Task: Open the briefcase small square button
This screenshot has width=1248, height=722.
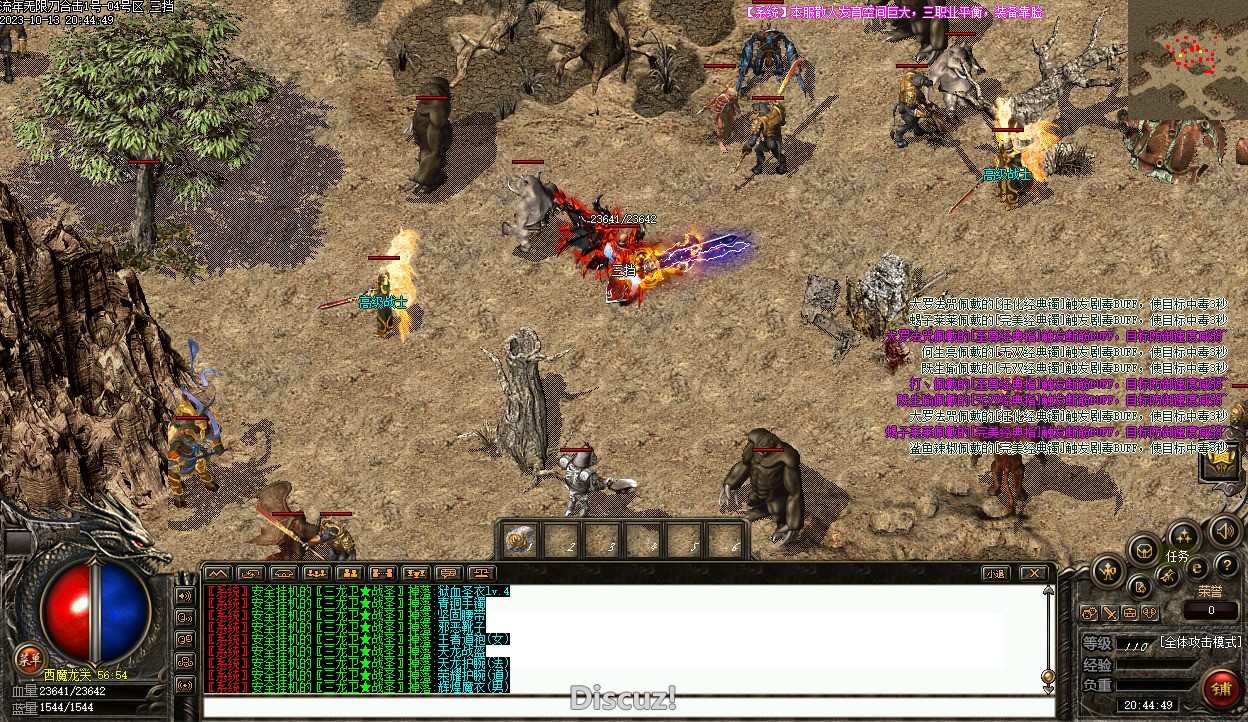Action: [1130, 612]
